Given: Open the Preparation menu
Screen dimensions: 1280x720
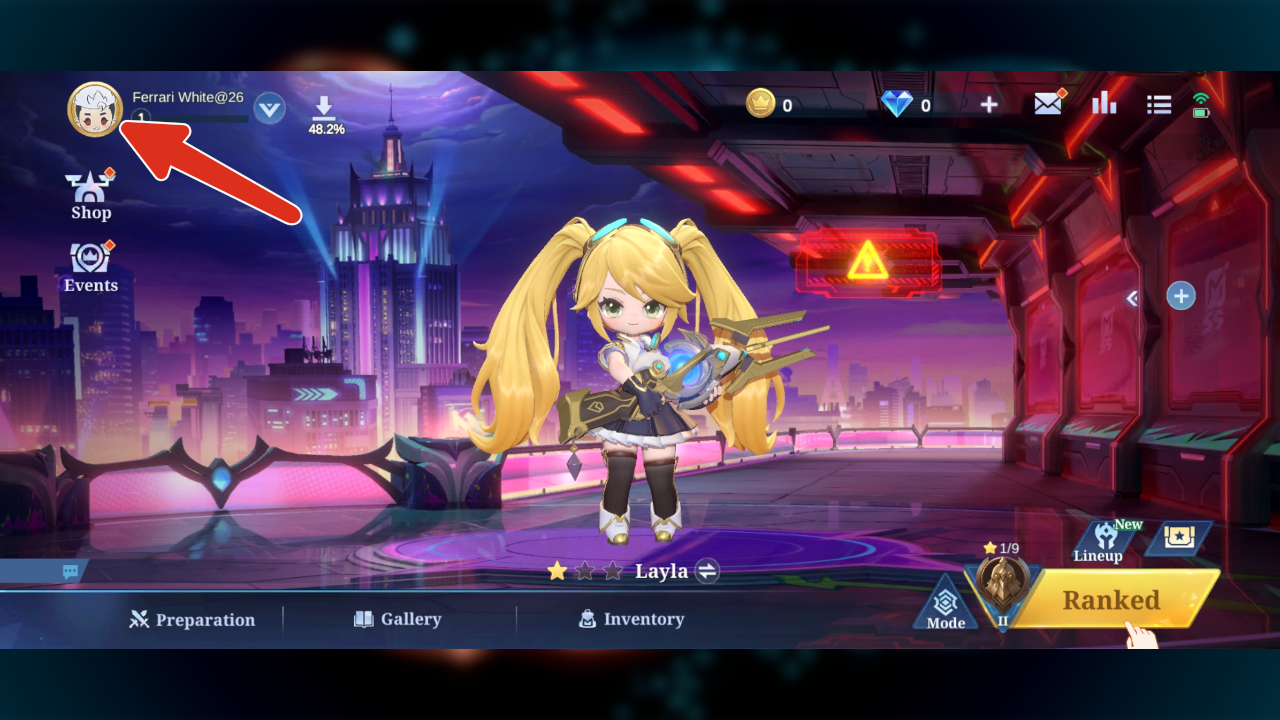Looking at the screenshot, I should click(192, 620).
